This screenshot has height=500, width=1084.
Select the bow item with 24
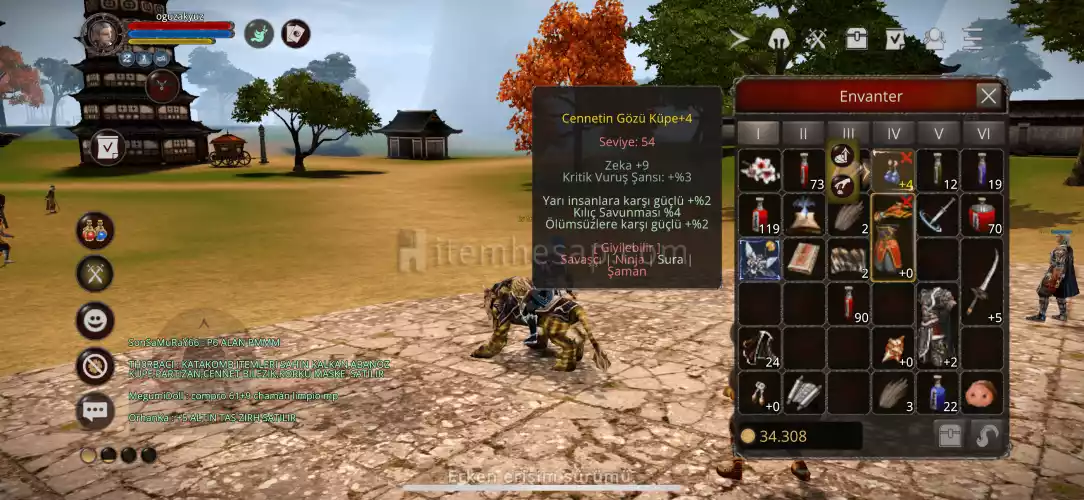pyautogui.click(x=759, y=348)
